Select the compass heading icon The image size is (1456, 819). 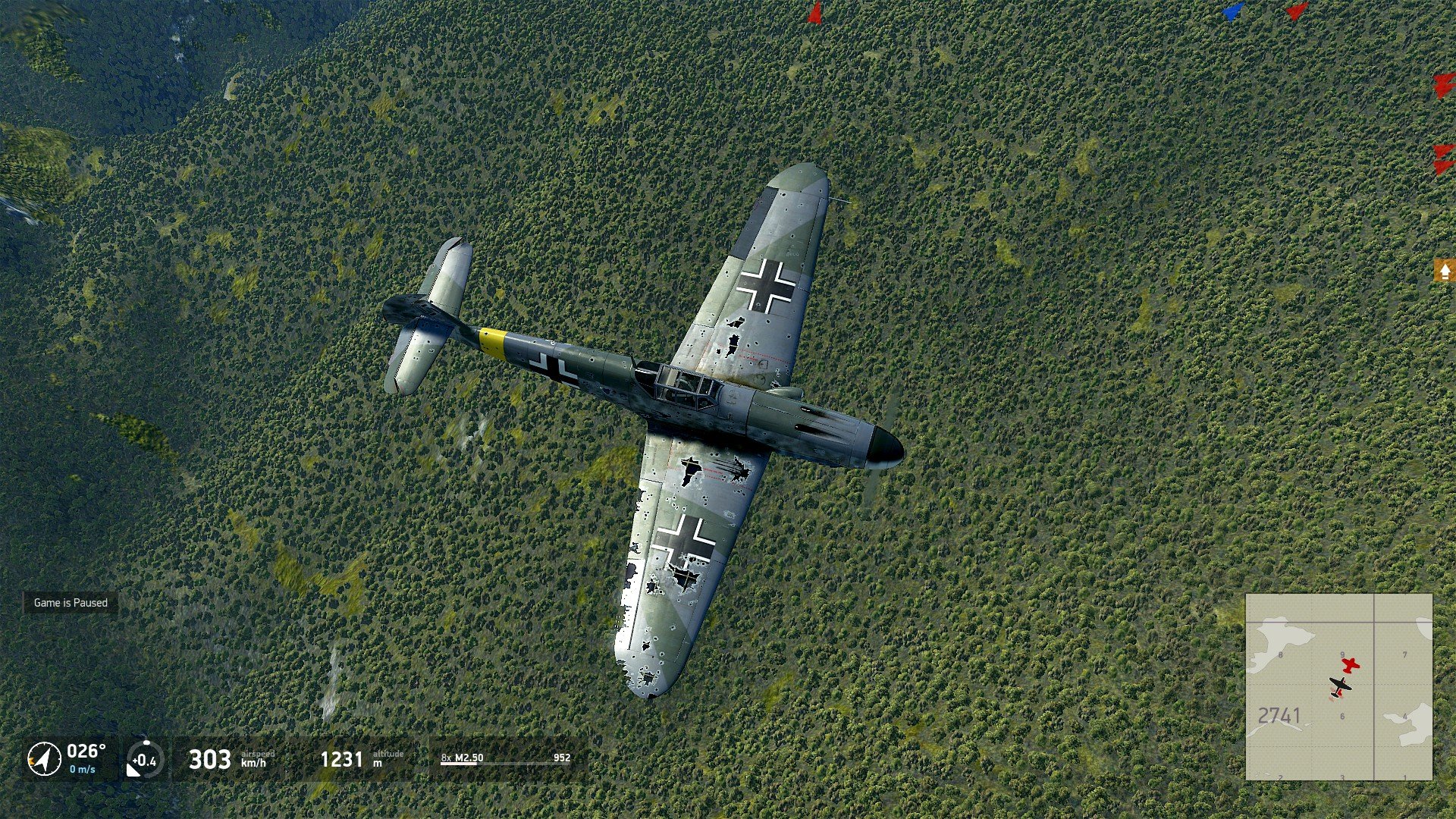pyautogui.click(x=44, y=758)
